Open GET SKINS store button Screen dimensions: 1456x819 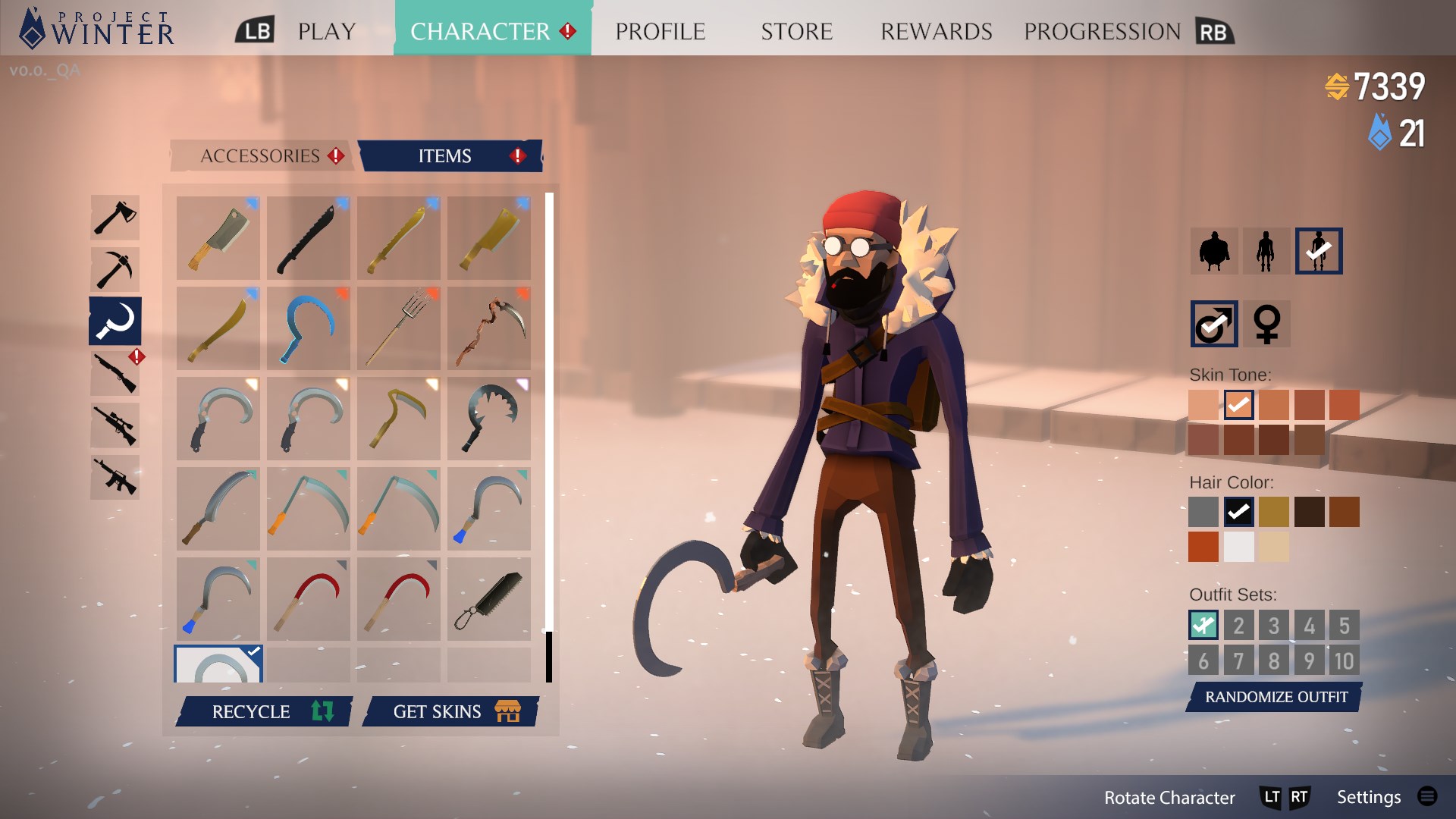[x=451, y=712]
